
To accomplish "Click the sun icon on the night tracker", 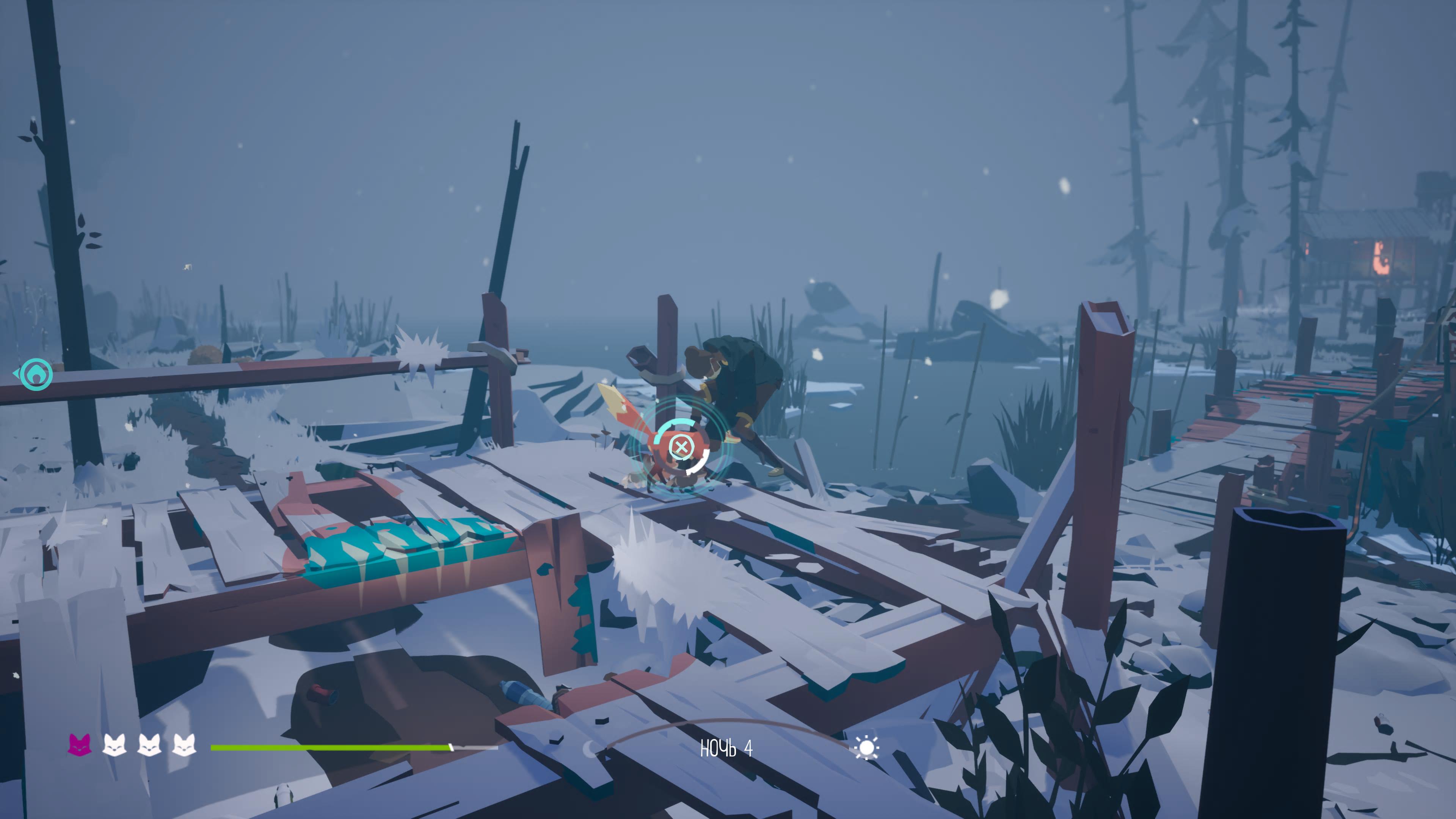I will pyautogui.click(x=866, y=748).
